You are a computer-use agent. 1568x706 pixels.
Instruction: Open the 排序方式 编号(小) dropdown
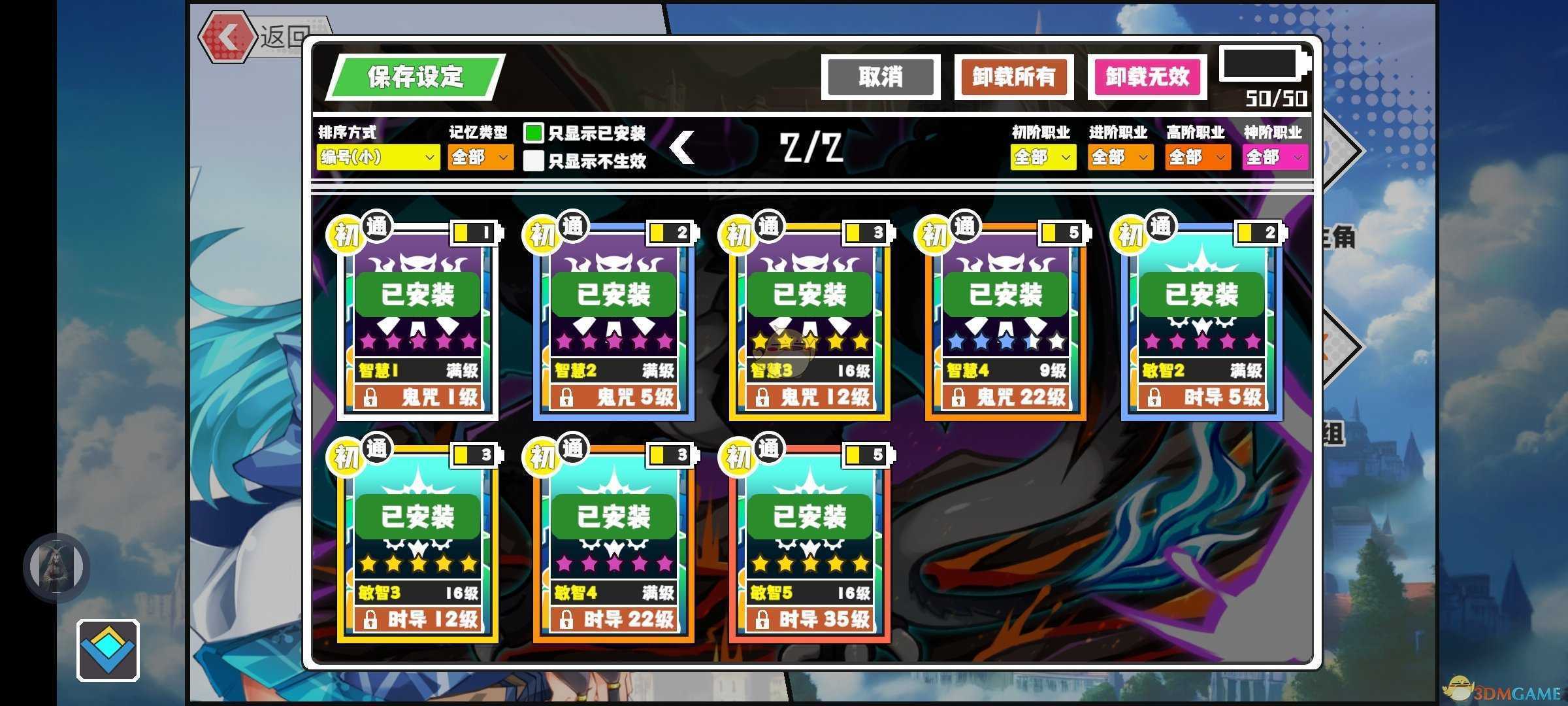click(377, 158)
